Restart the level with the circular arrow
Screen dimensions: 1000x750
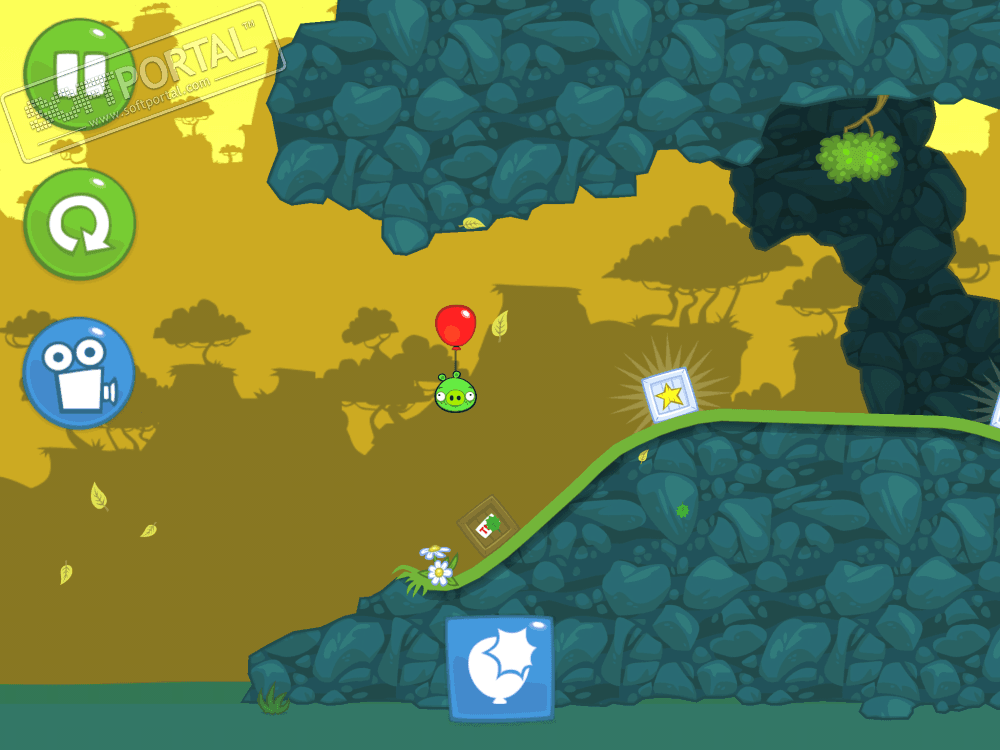(79, 224)
